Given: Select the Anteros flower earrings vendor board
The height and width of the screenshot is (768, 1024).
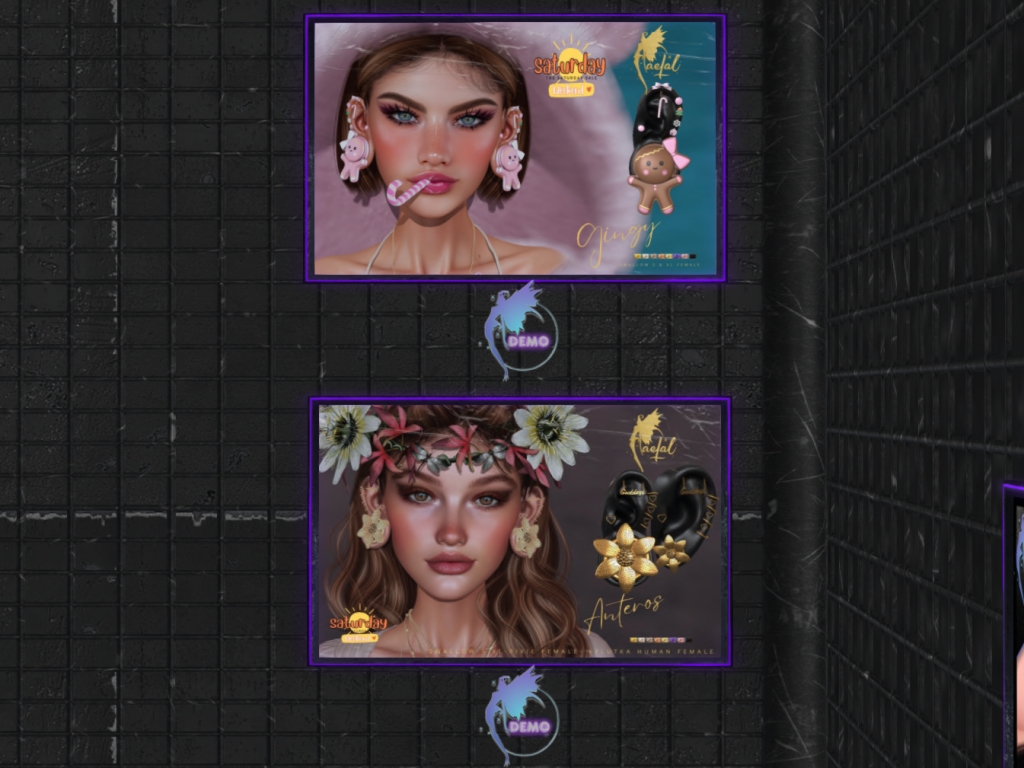Looking at the screenshot, I should [519, 531].
